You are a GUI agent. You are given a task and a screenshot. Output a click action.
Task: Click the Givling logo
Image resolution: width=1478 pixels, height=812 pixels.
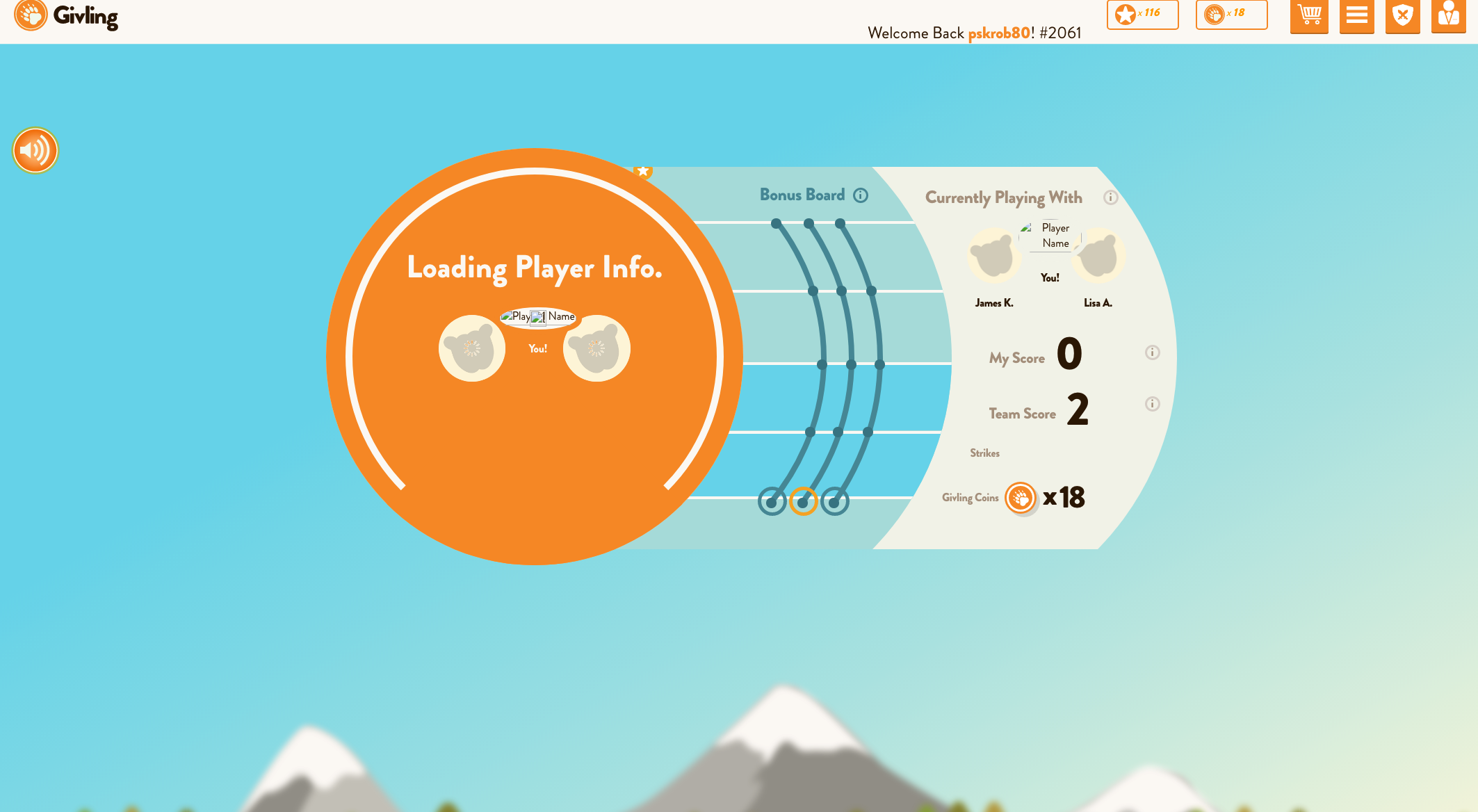click(x=66, y=15)
